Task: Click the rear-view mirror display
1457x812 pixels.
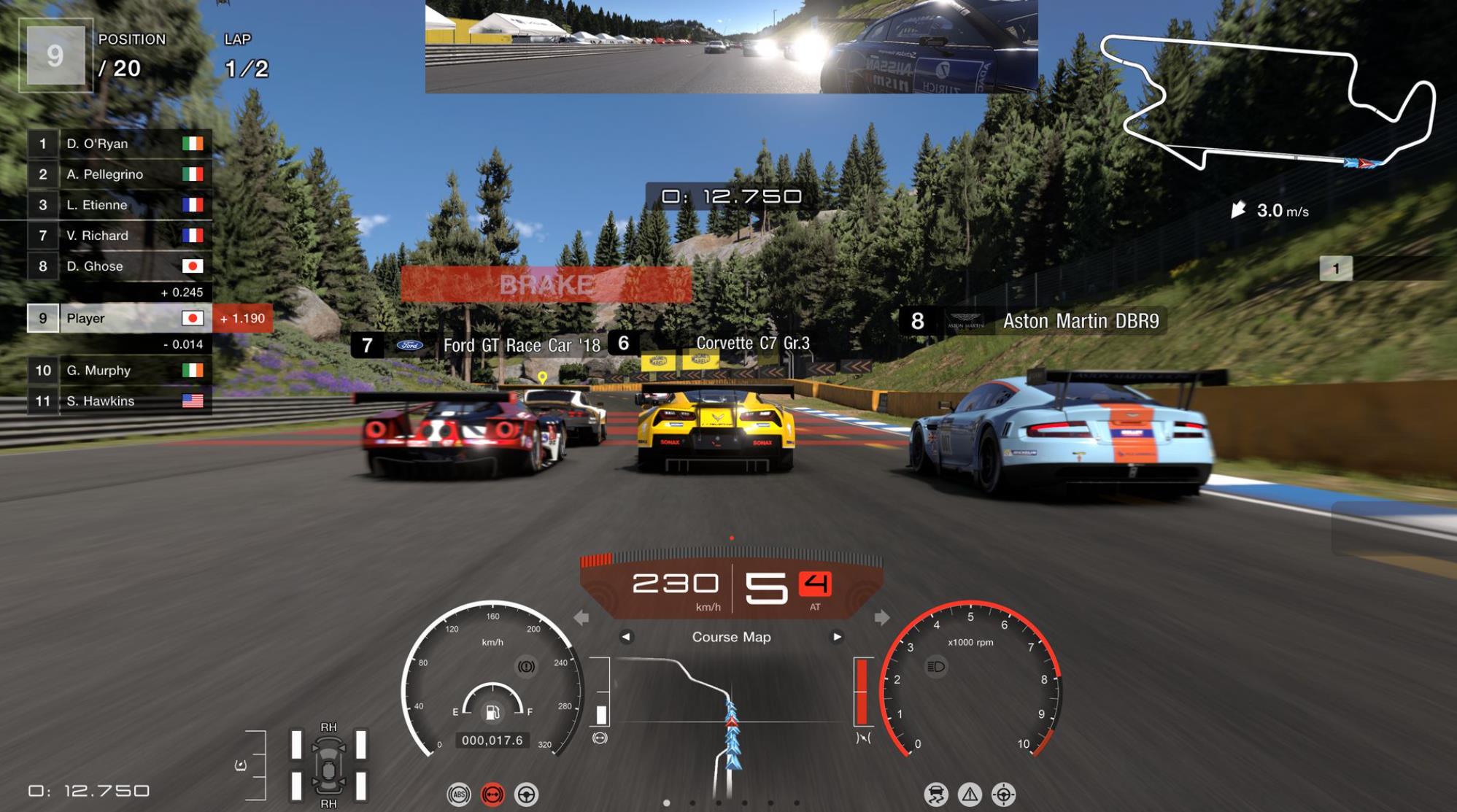Action: coord(731,47)
